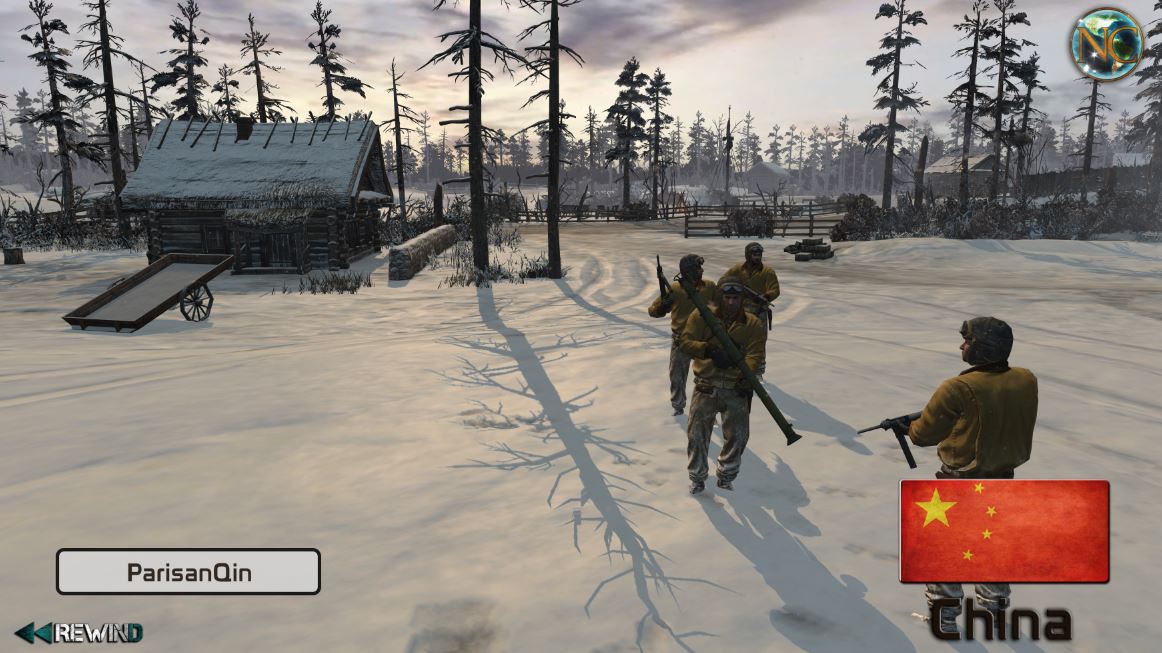
Task: Open the NC globe channel logo
Action: point(1106,44)
